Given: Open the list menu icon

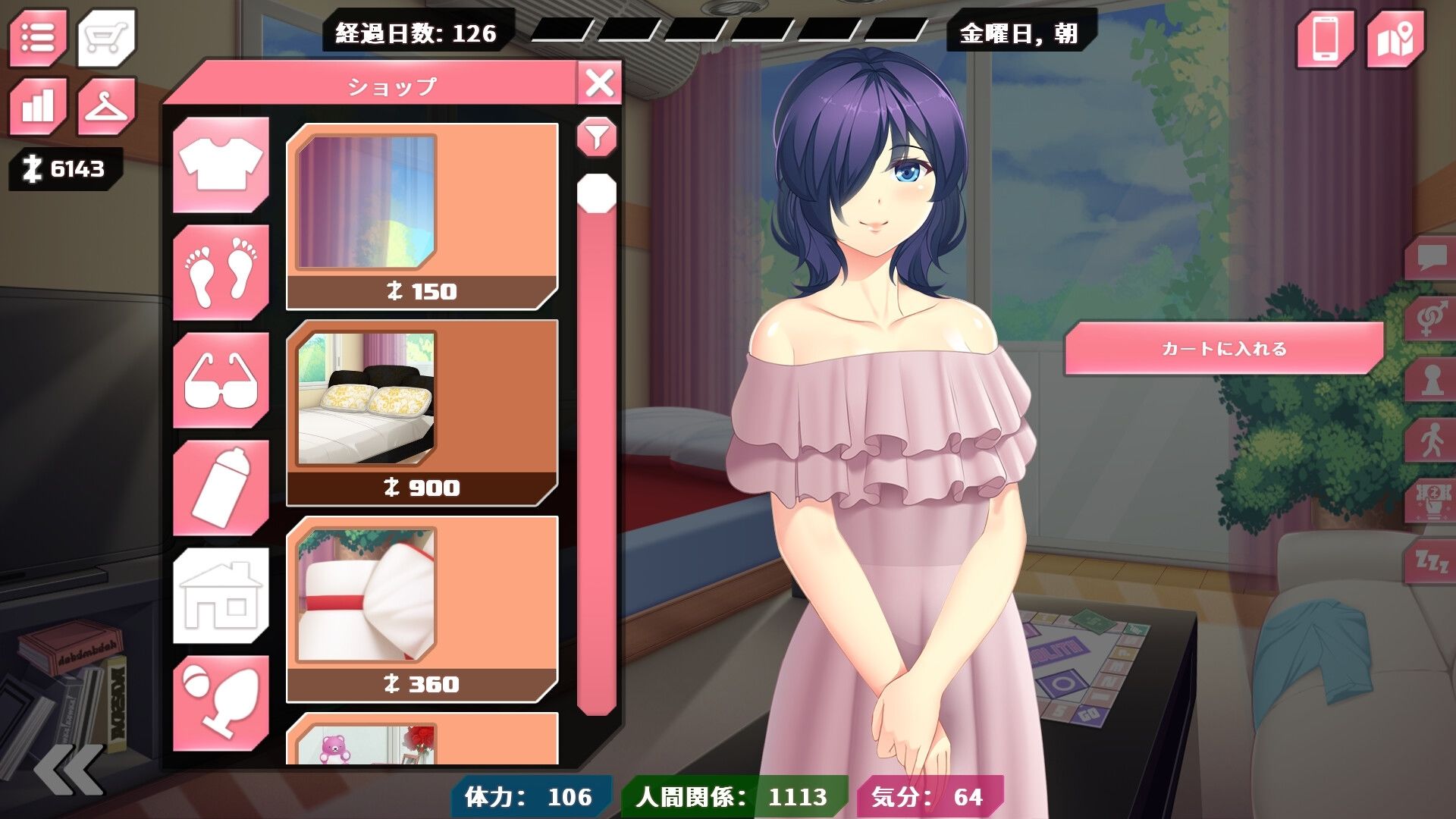Looking at the screenshot, I should [38, 37].
